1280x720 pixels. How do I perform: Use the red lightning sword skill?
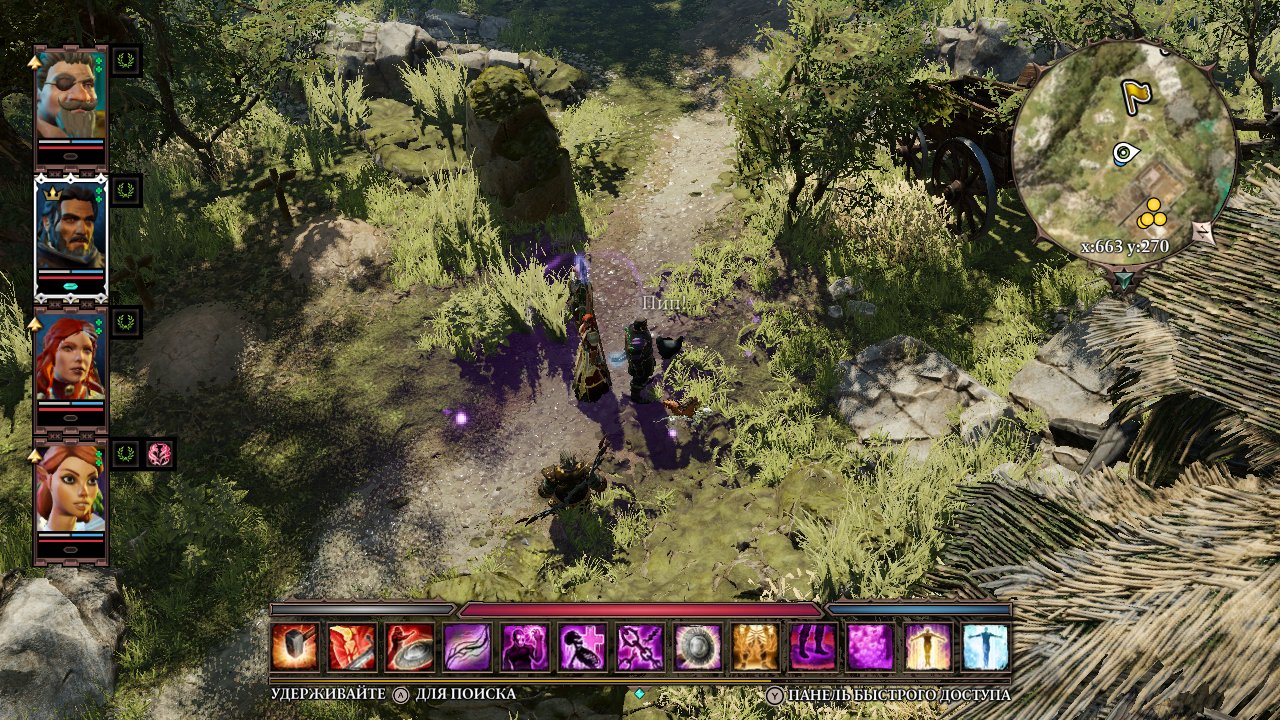coord(353,647)
